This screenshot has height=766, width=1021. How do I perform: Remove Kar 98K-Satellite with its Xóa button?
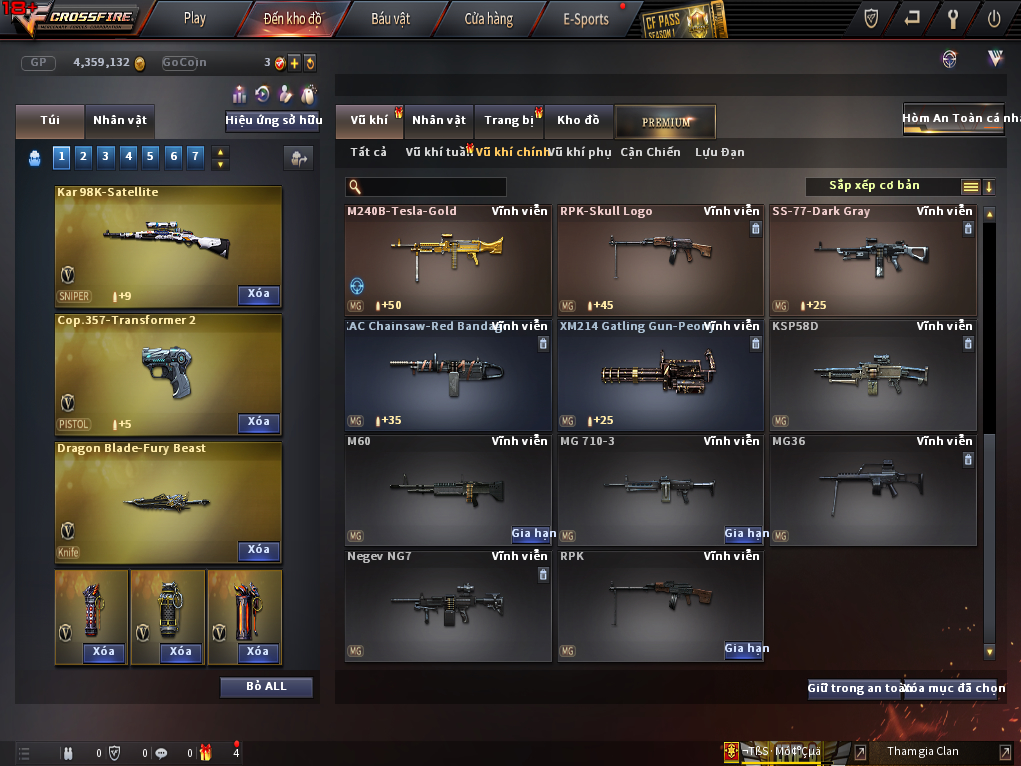258,294
